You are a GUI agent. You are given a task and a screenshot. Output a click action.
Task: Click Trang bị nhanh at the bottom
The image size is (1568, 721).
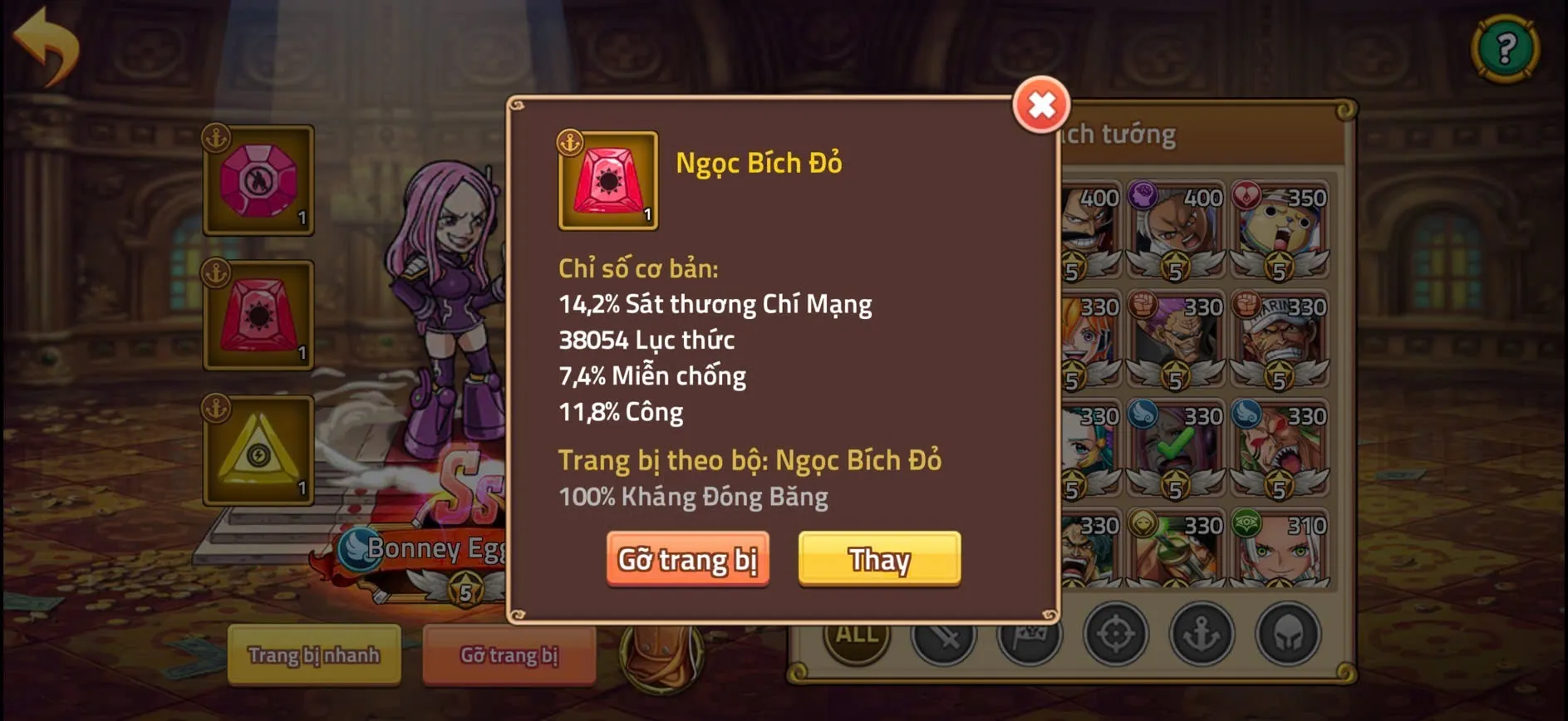[x=314, y=656]
